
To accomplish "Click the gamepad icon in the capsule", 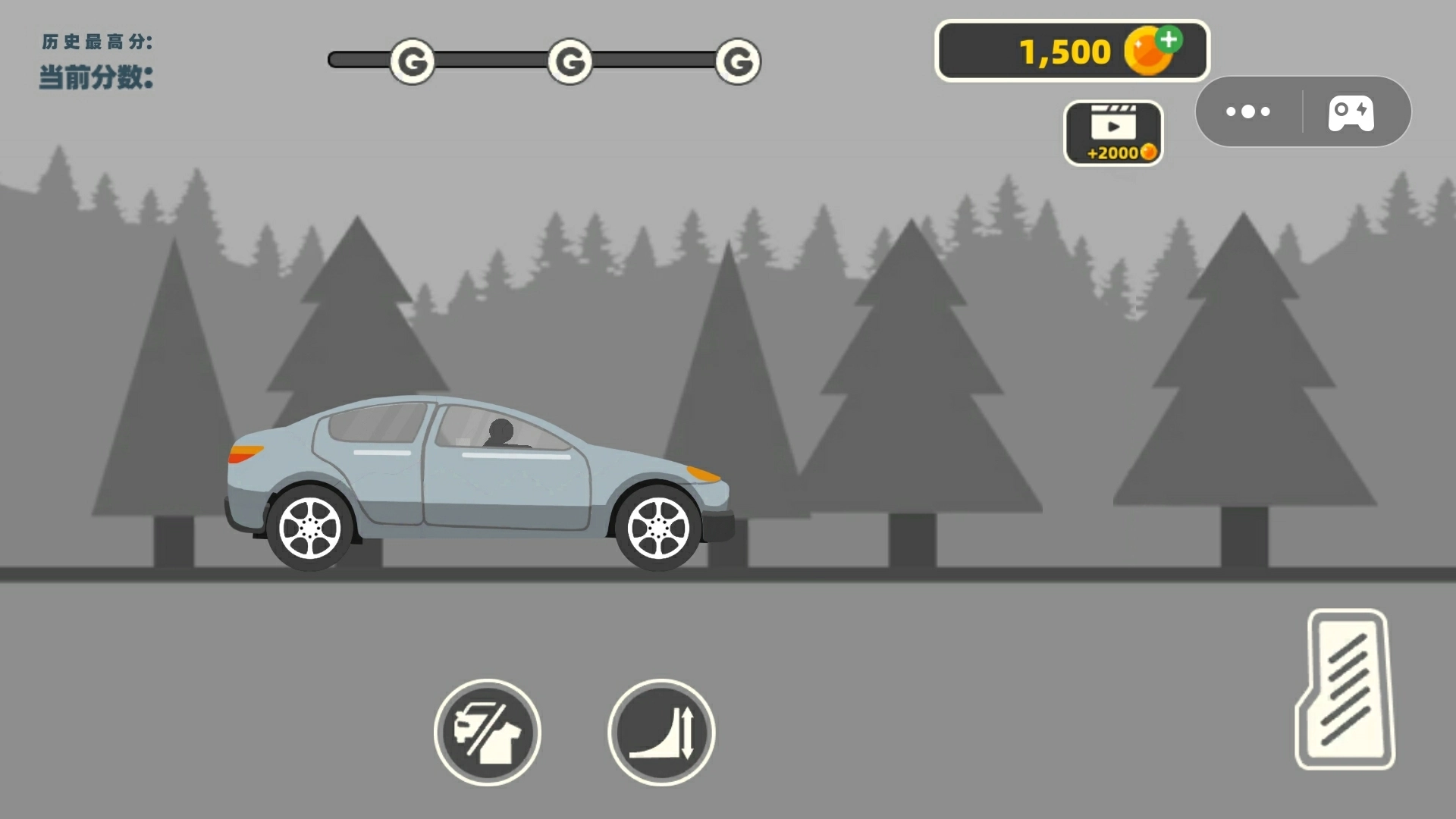I will pos(1351,112).
